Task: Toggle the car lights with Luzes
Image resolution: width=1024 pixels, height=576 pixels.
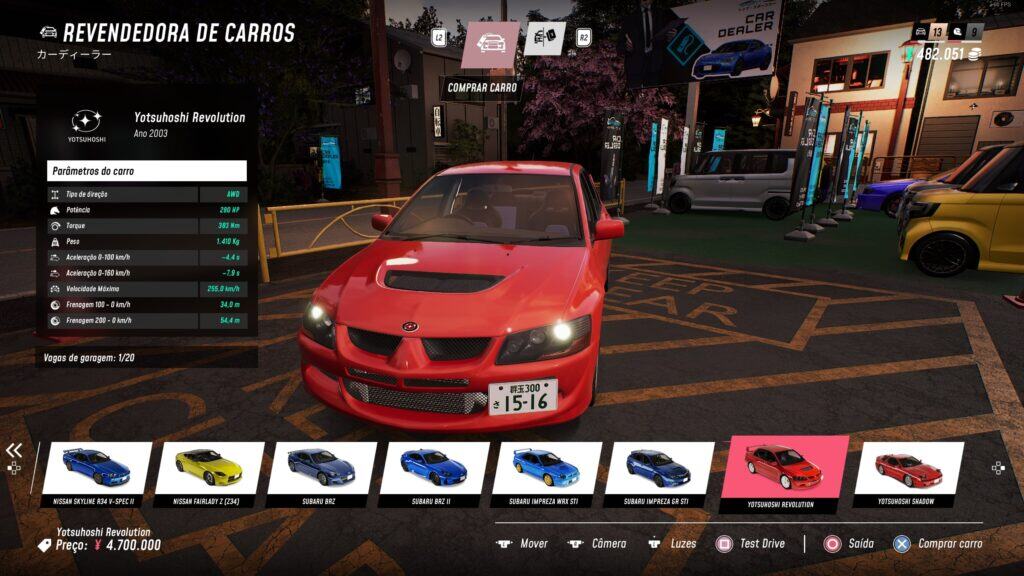Action: click(x=672, y=544)
